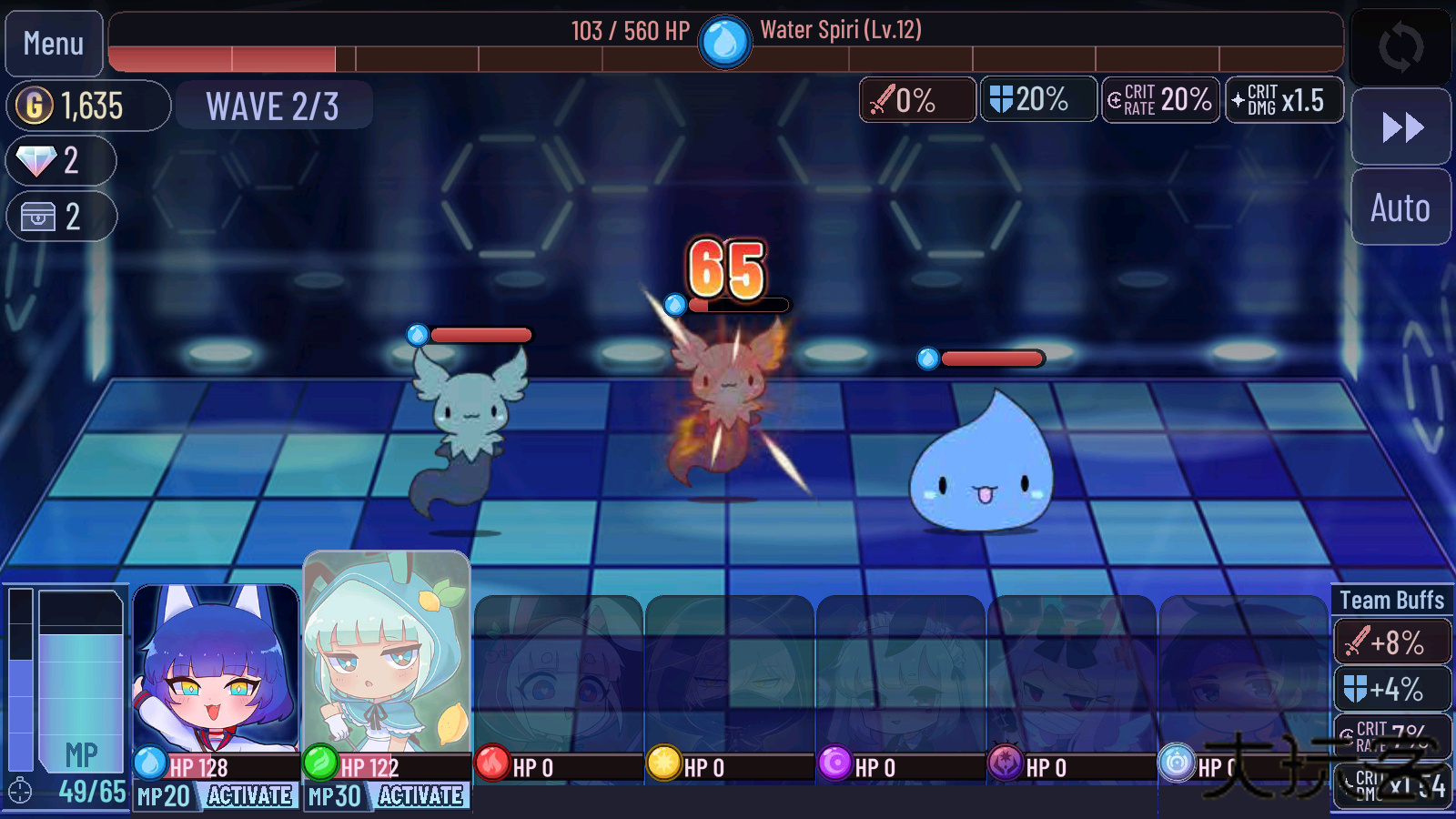
Task: Click the diamond gem counter icon
Action: click(x=36, y=160)
